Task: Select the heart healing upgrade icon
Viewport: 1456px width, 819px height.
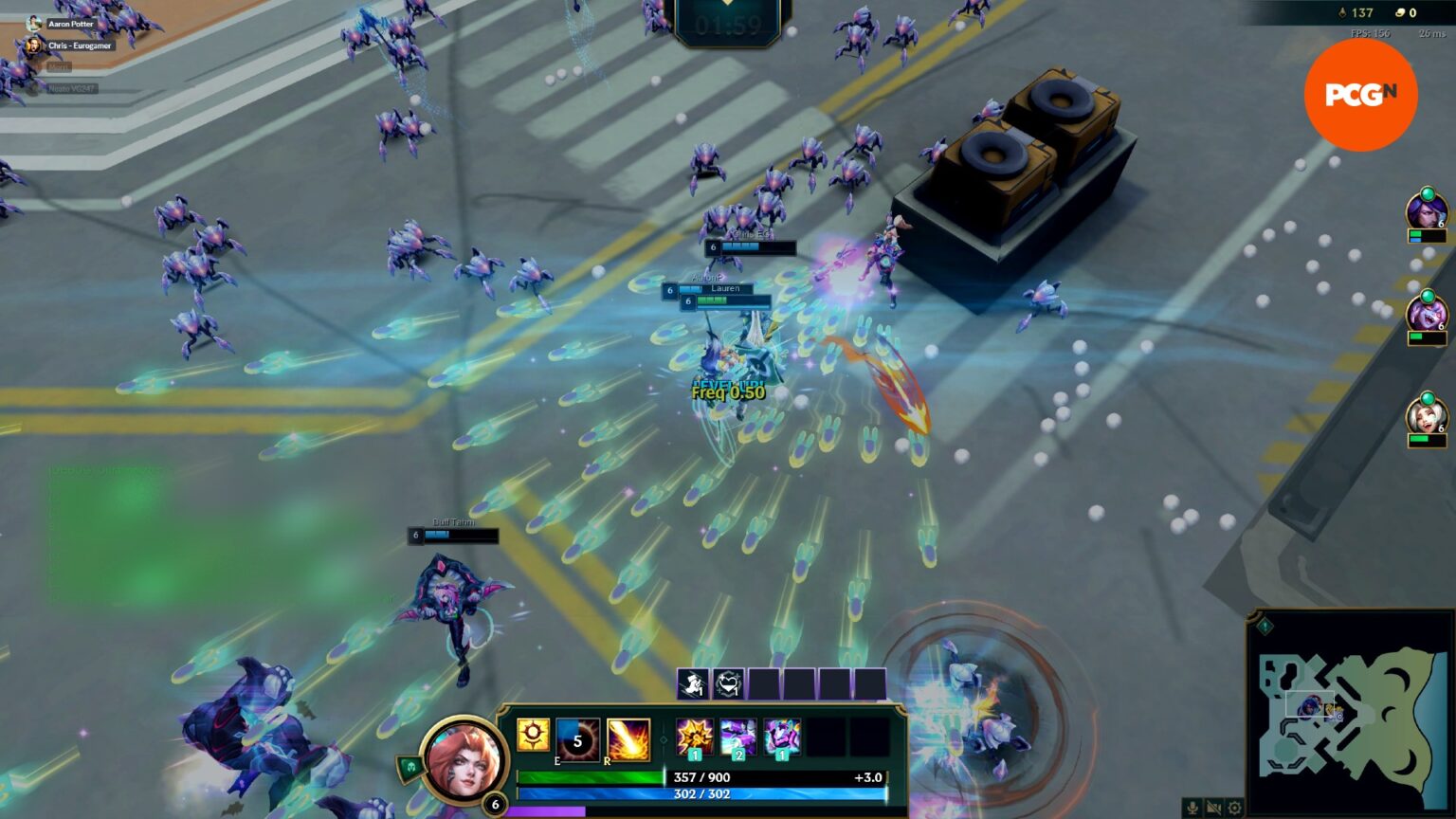Action: 726,682
